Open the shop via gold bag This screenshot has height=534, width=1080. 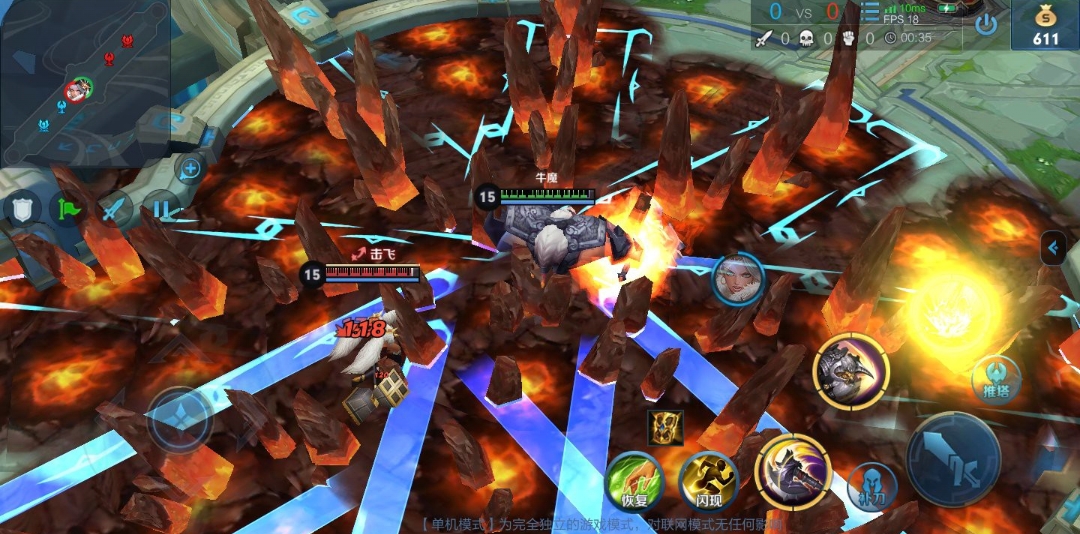(1045, 25)
